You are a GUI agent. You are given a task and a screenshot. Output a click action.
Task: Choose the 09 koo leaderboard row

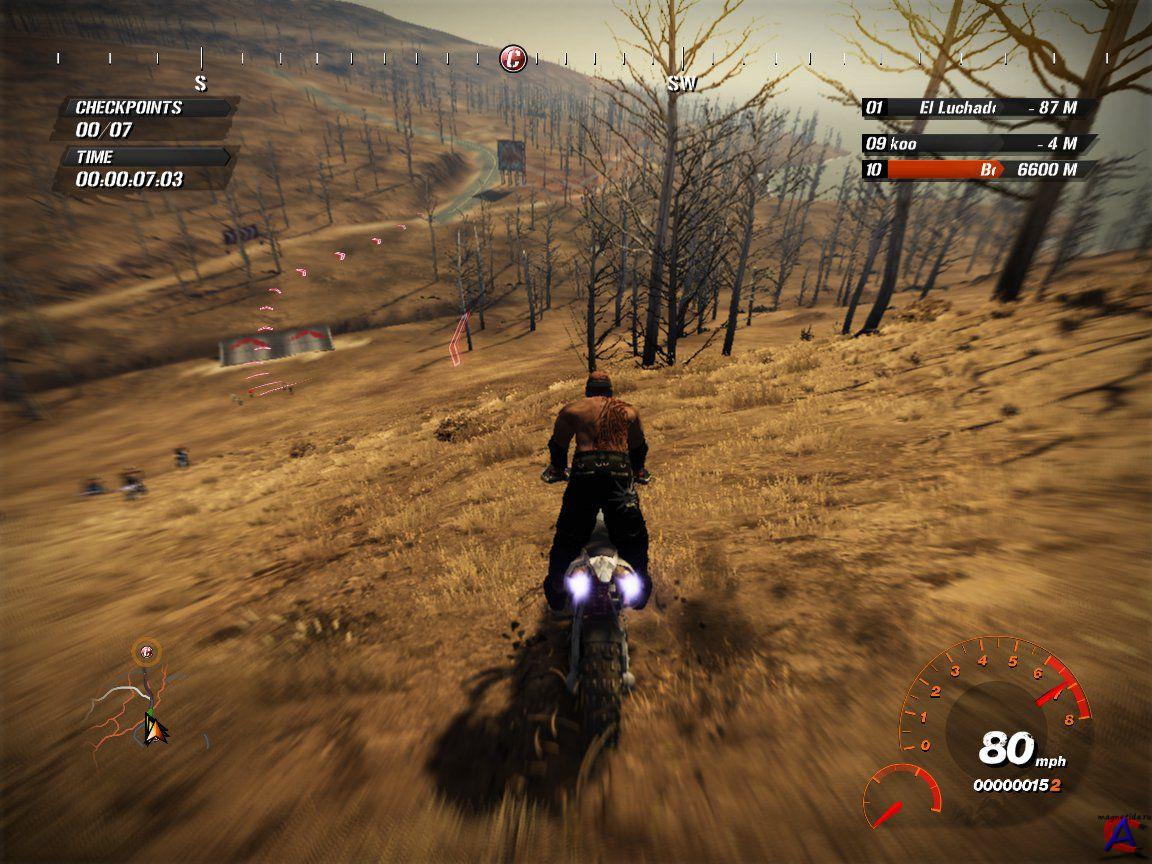tap(978, 143)
